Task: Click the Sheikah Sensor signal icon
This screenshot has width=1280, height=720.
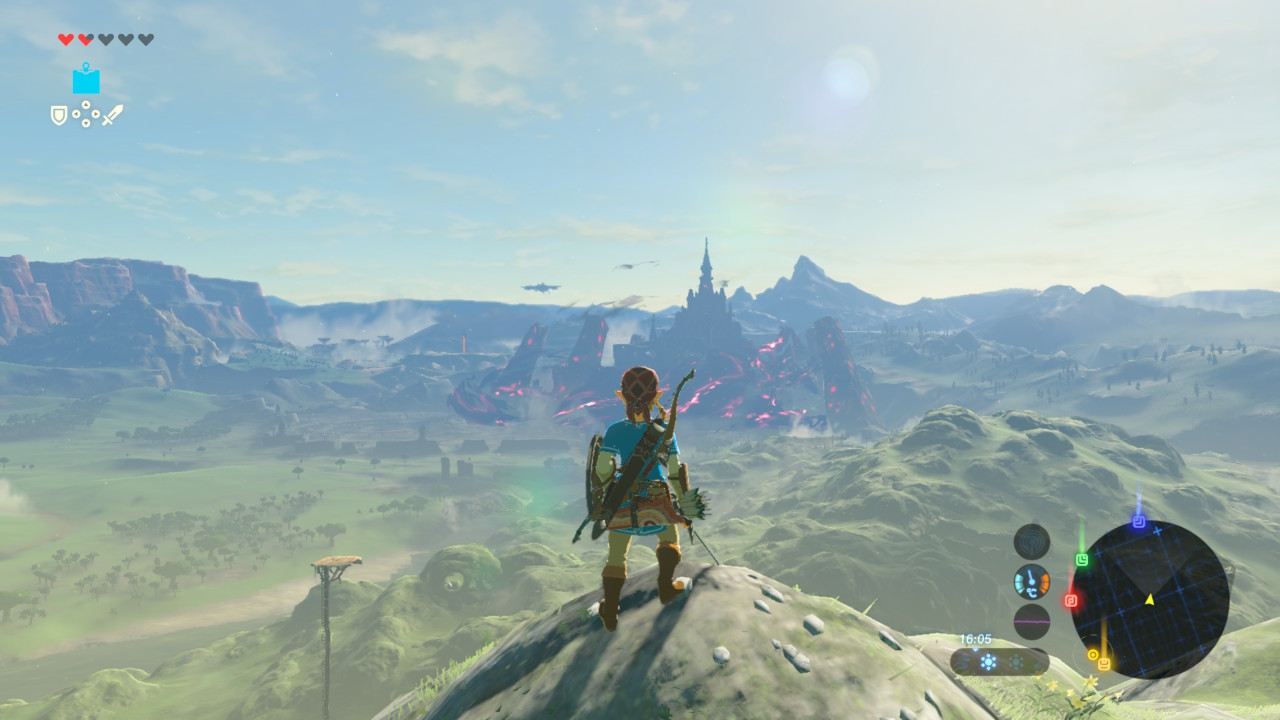Action: 1032,541
